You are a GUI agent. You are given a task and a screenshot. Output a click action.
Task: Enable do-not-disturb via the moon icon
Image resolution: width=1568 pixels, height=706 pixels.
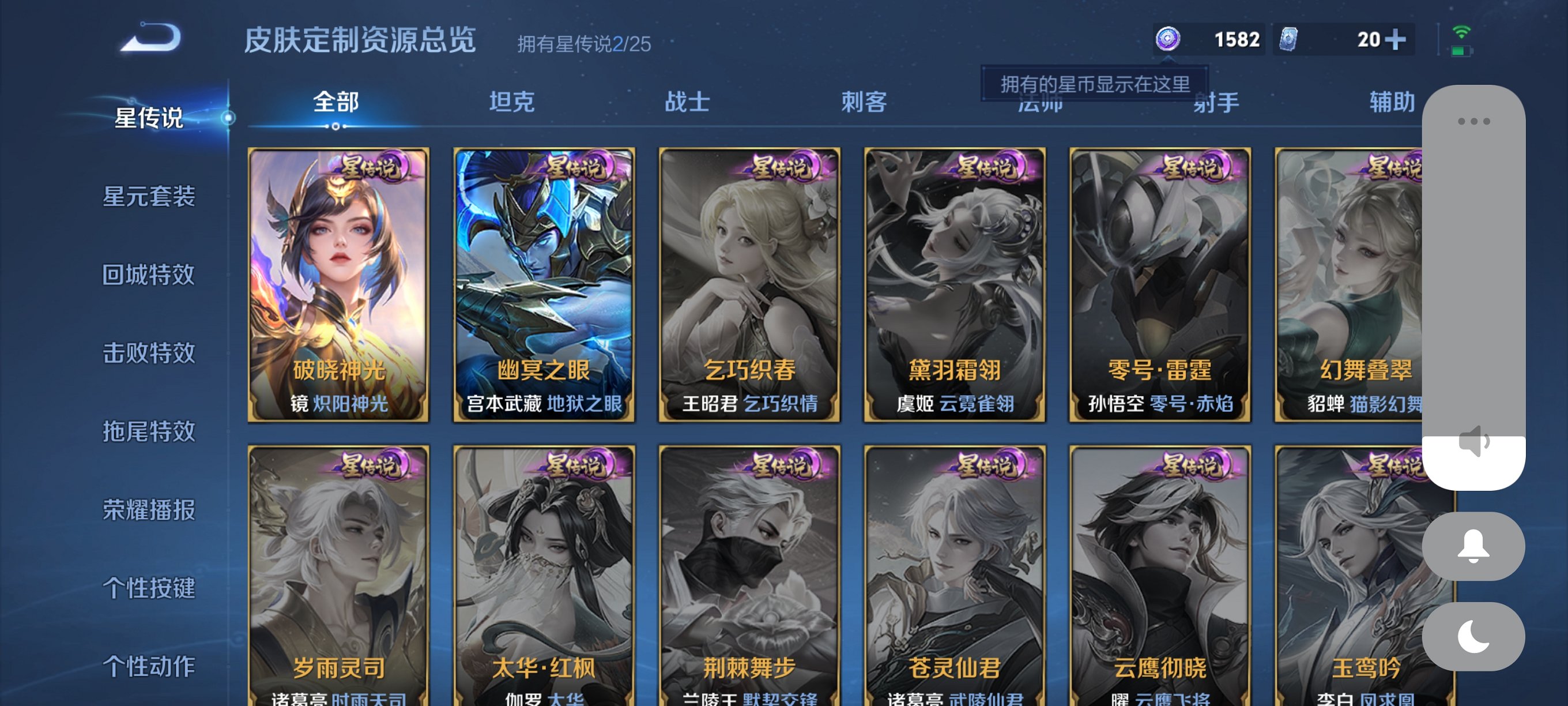(x=1474, y=633)
